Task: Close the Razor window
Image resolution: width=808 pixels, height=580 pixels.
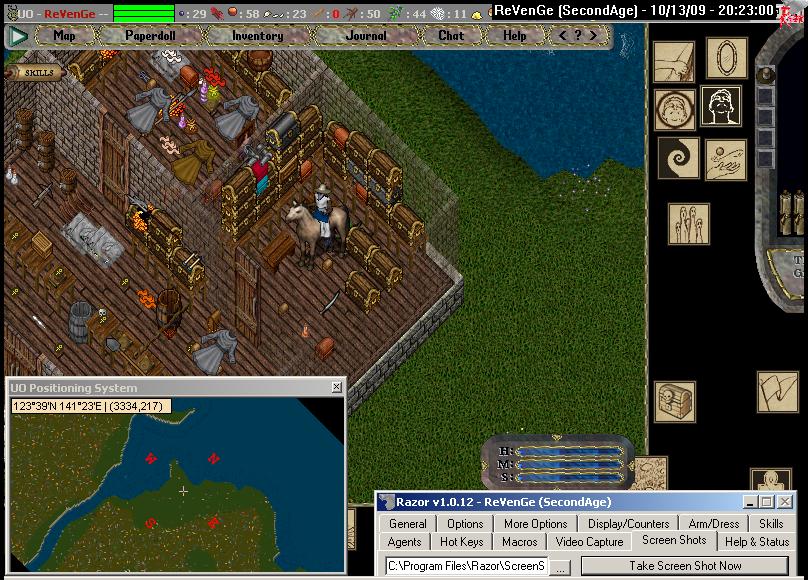Action: (x=786, y=502)
